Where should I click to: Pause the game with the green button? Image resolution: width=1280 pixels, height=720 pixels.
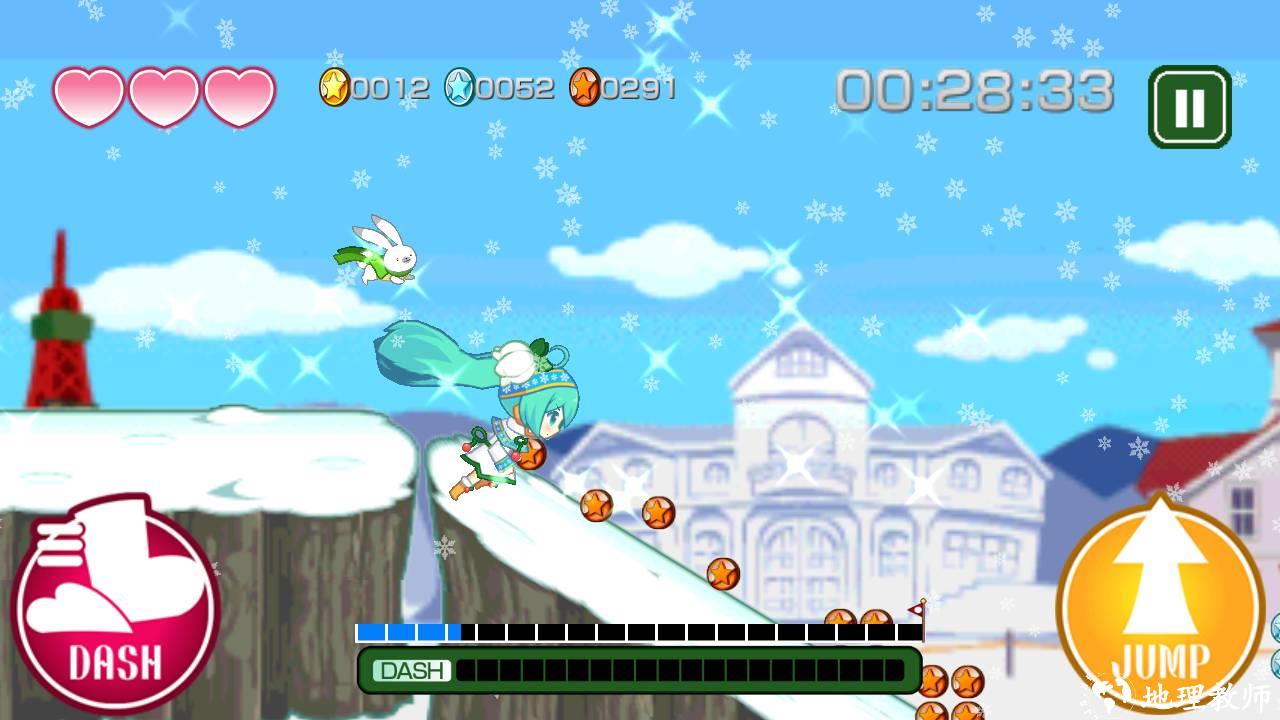pos(1189,107)
